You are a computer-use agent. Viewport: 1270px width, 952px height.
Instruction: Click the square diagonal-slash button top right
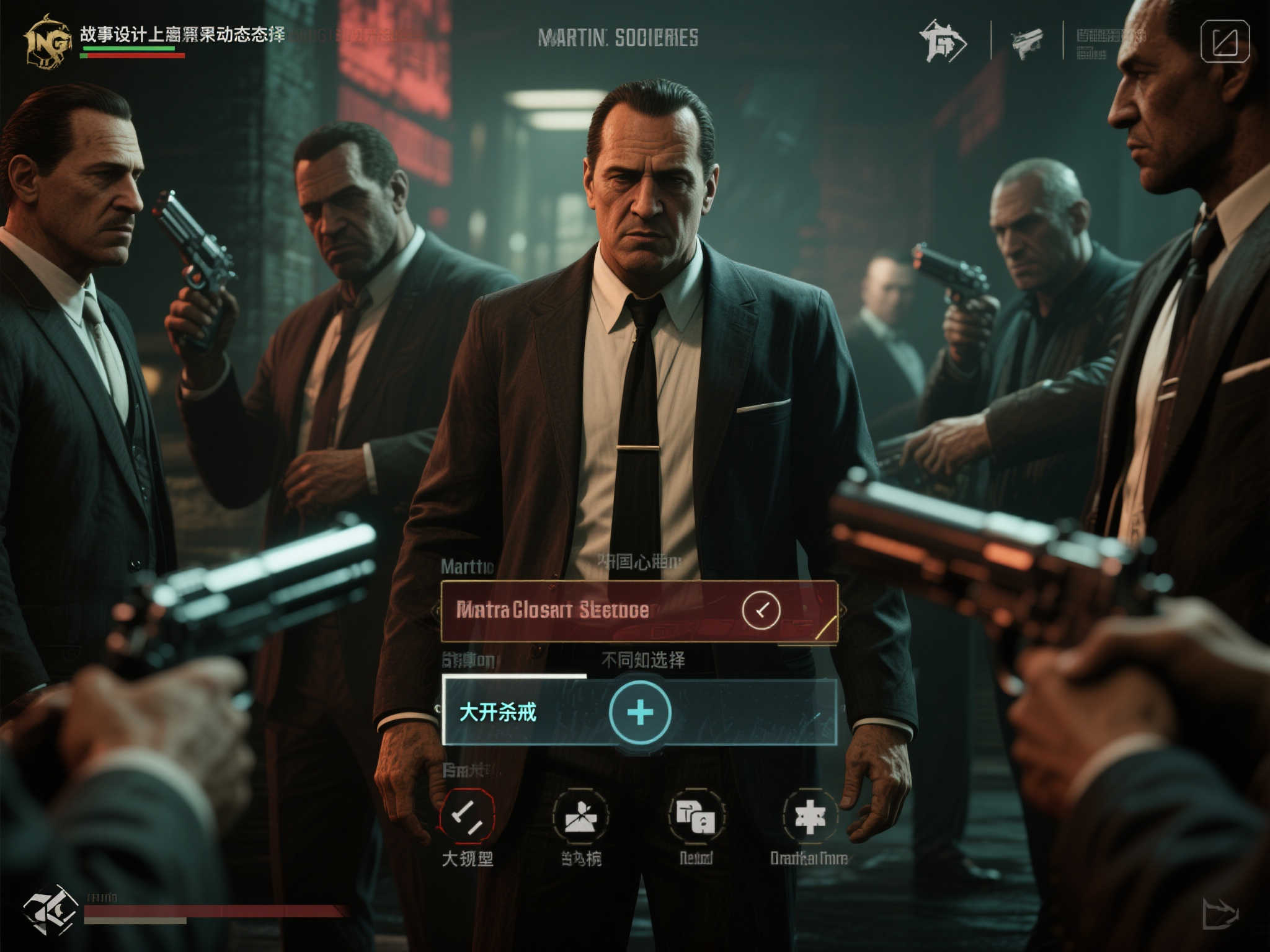1225,42
